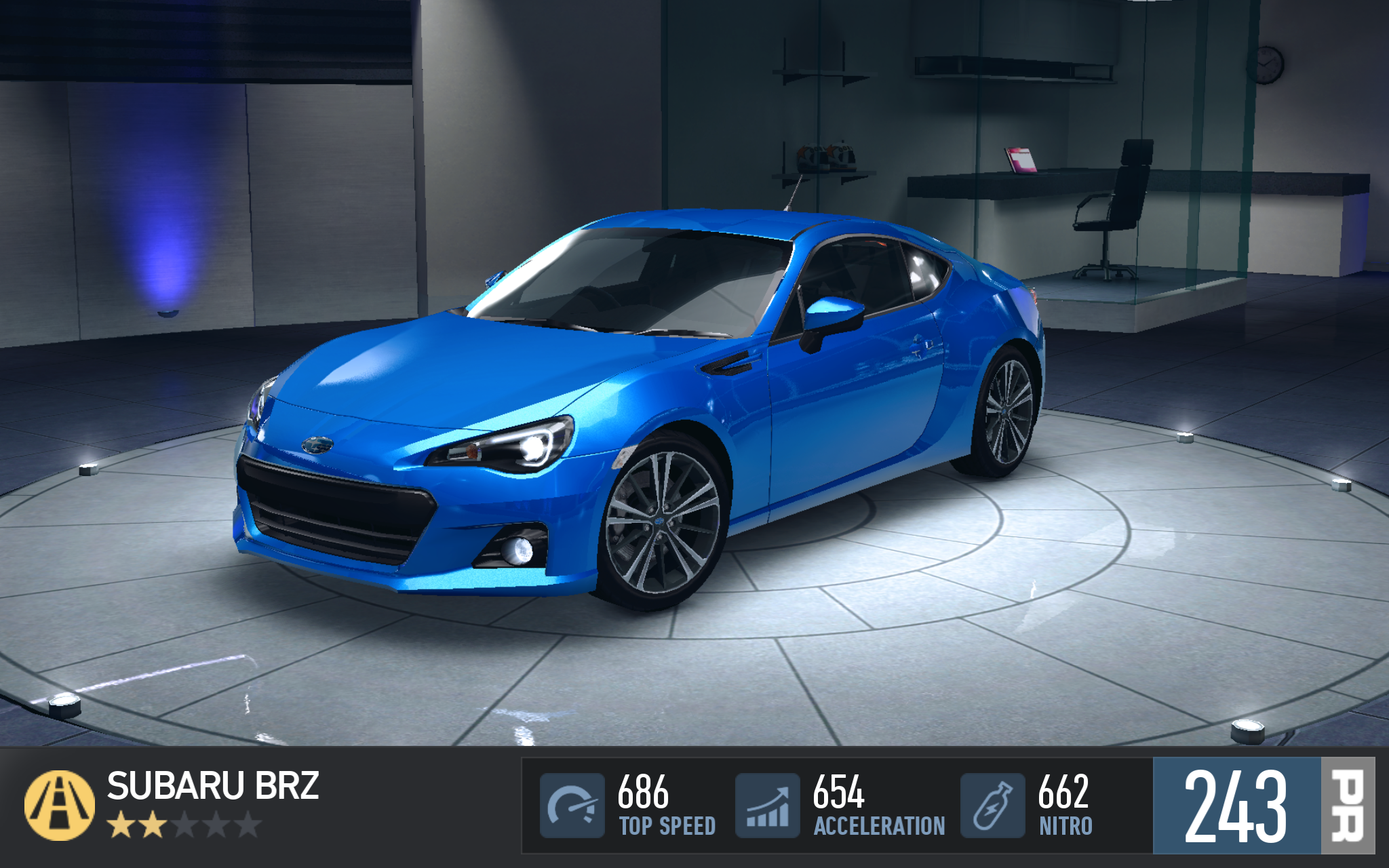Choose the nitro bottle icon

992,806
